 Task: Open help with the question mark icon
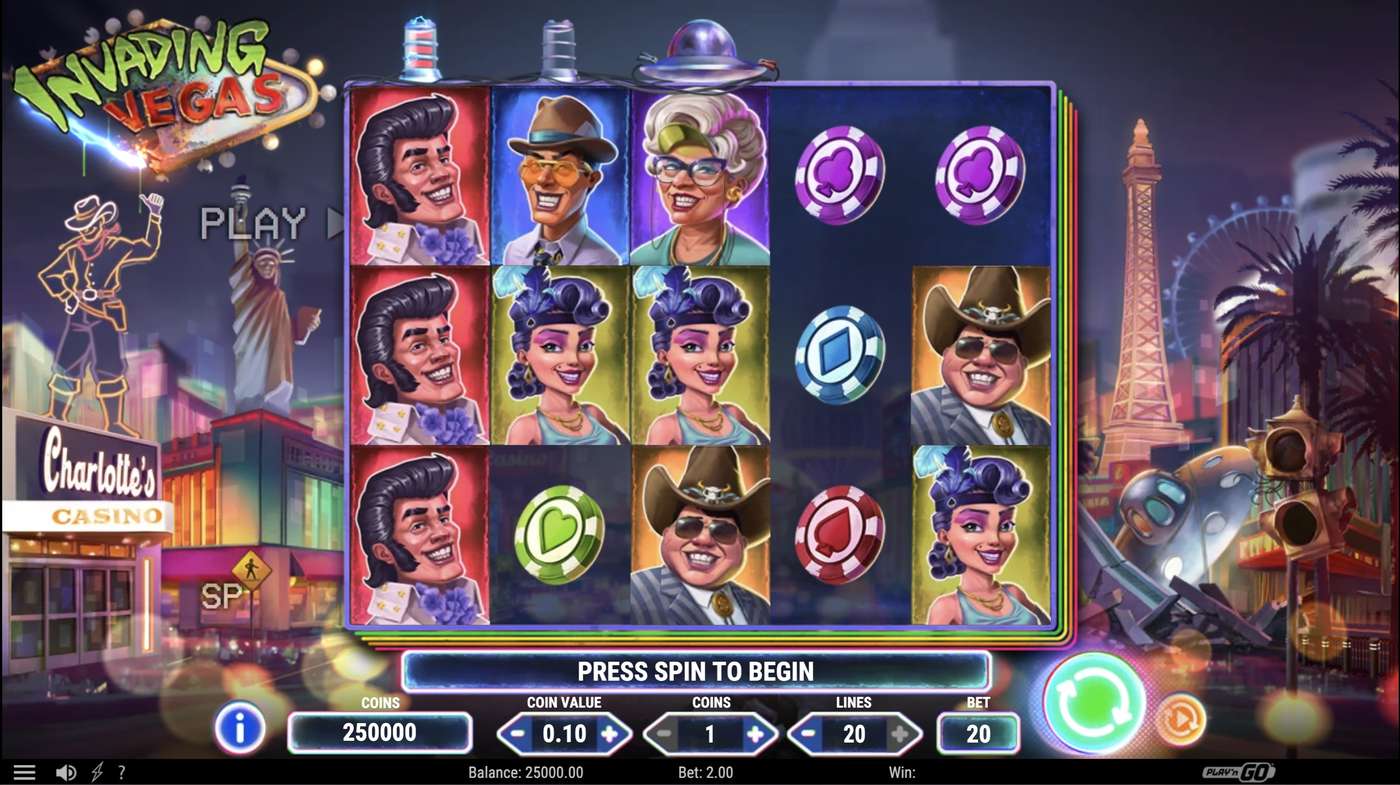click(122, 772)
